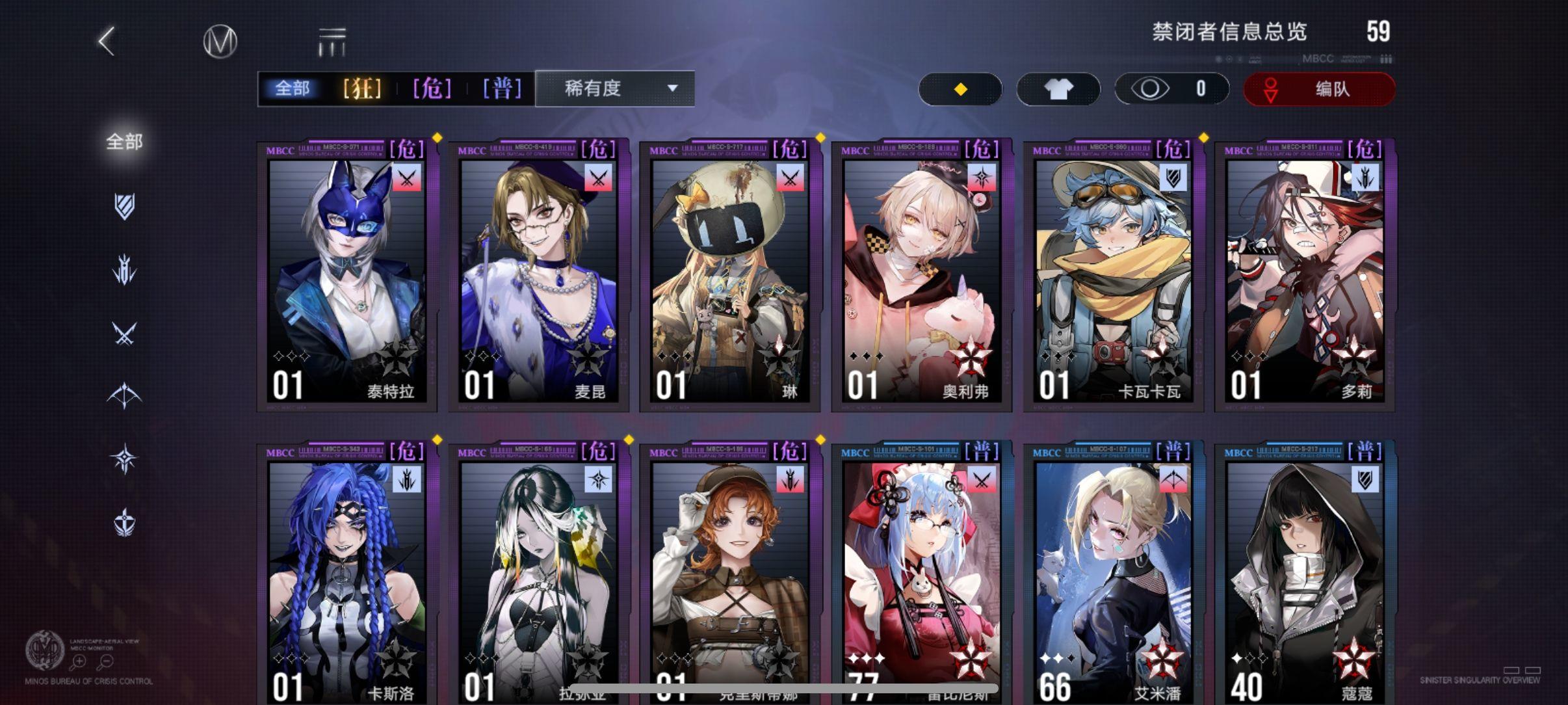Click the circular M logo icon
1568x705 pixels.
point(219,40)
